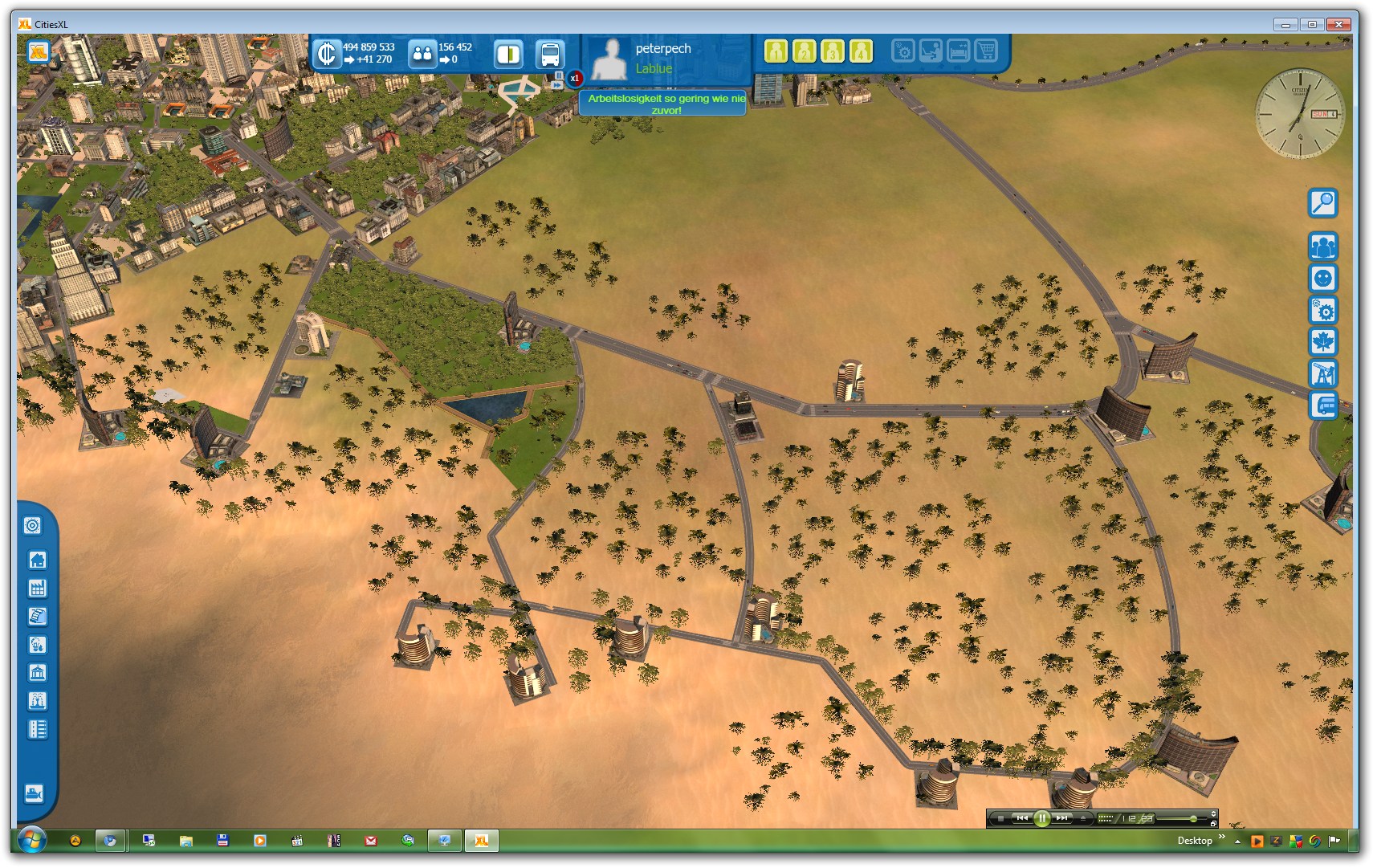Open the magnifying glass search tool
The height and width of the screenshot is (868, 1373).
(x=1322, y=203)
